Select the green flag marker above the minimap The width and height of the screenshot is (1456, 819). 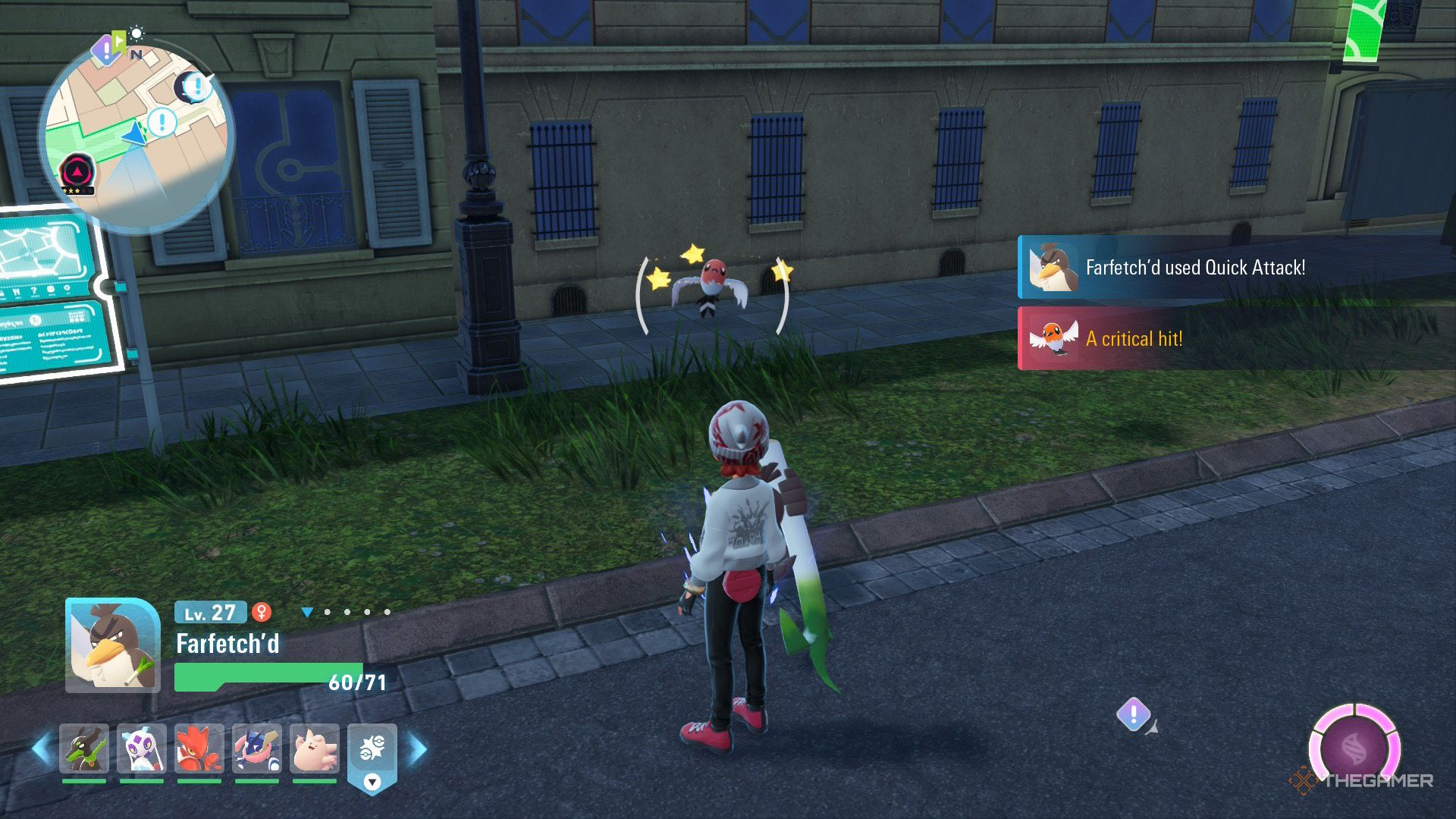pyautogui.click(x=119, y=39)
